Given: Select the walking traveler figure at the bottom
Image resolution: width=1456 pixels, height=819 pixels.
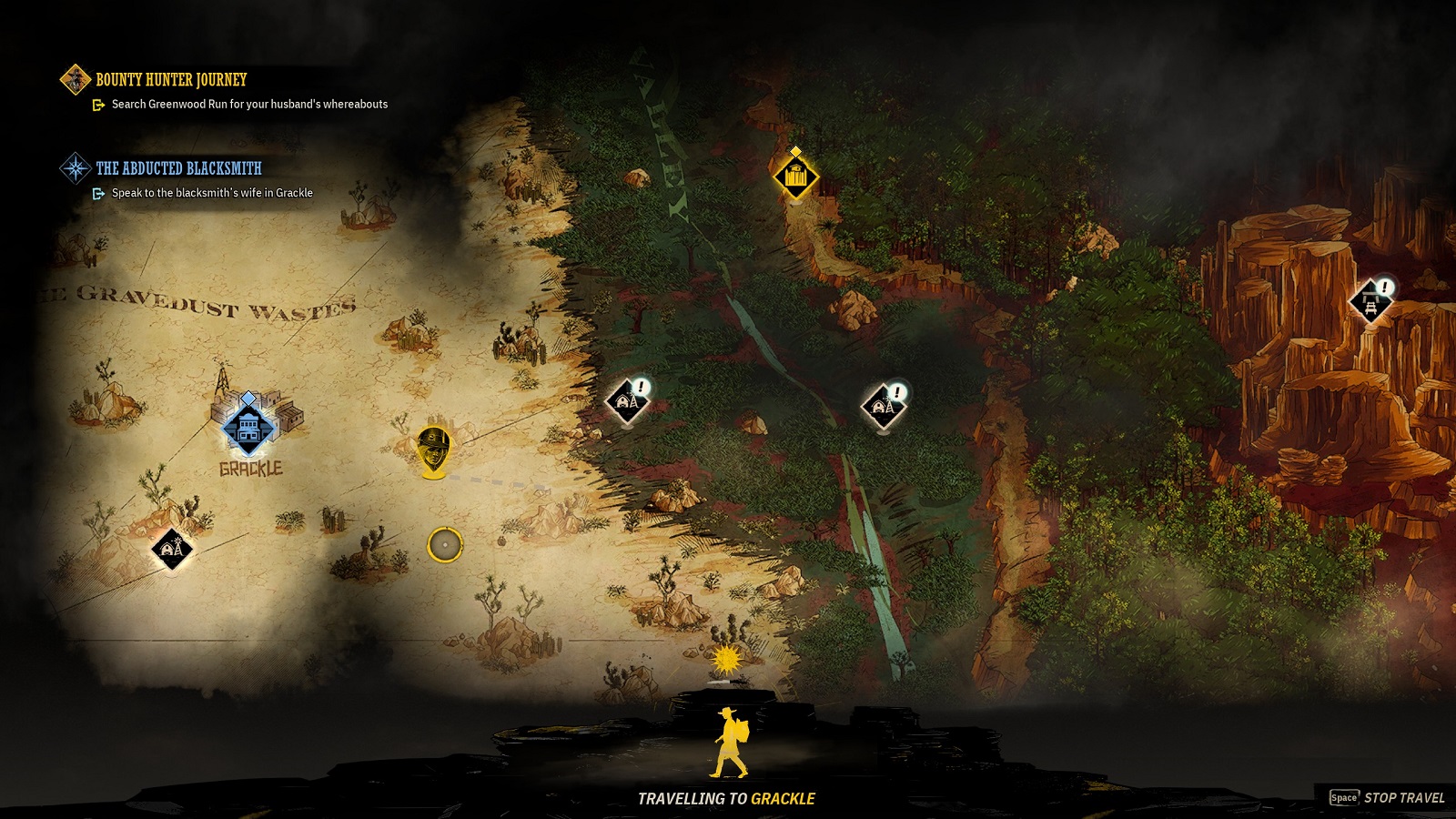Looking at the screenshot, I should [x=728, y=742].
